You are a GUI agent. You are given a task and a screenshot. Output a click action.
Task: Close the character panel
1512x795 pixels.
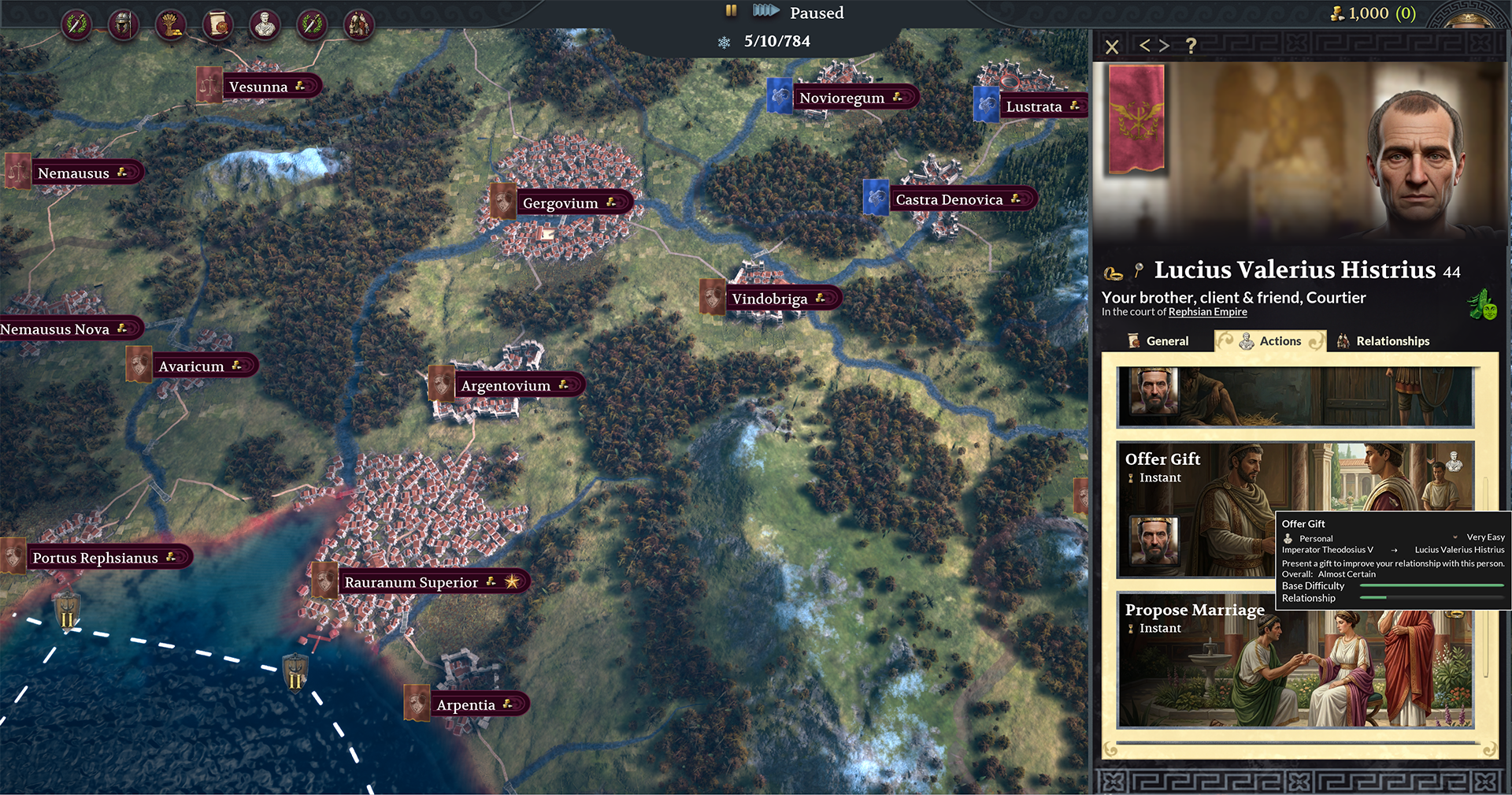1112,46
